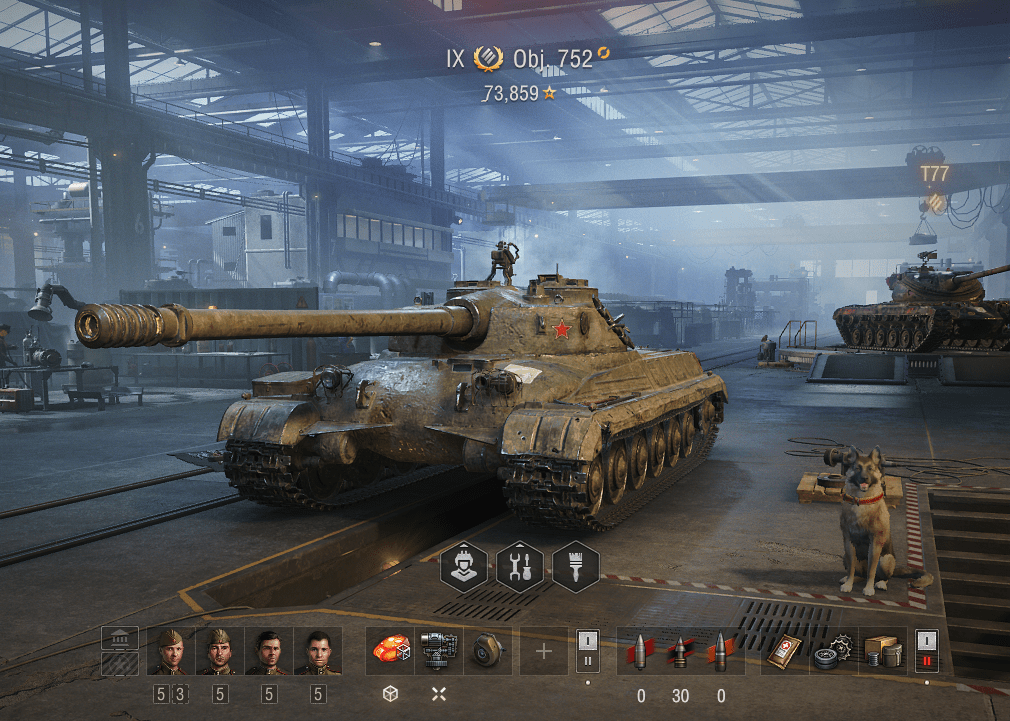The height and width of the screenshot is (721, 1010).
Task: Select the first crew member with side cap
Action: (171, 652)
